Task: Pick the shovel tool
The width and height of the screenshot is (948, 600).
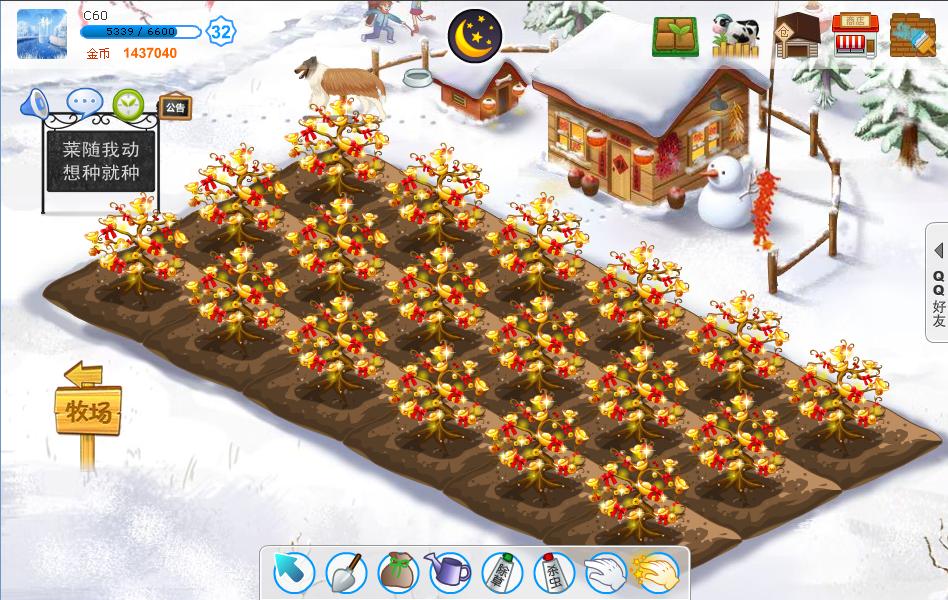Action: [x=346, y=572]
